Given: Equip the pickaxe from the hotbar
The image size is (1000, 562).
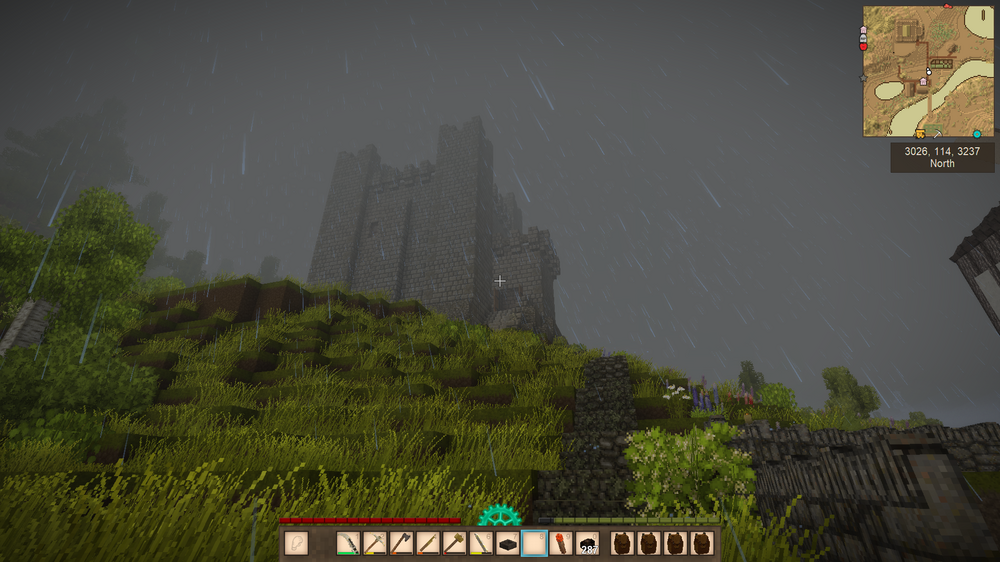Looking at the screenshot, I should tap(375, 544).
